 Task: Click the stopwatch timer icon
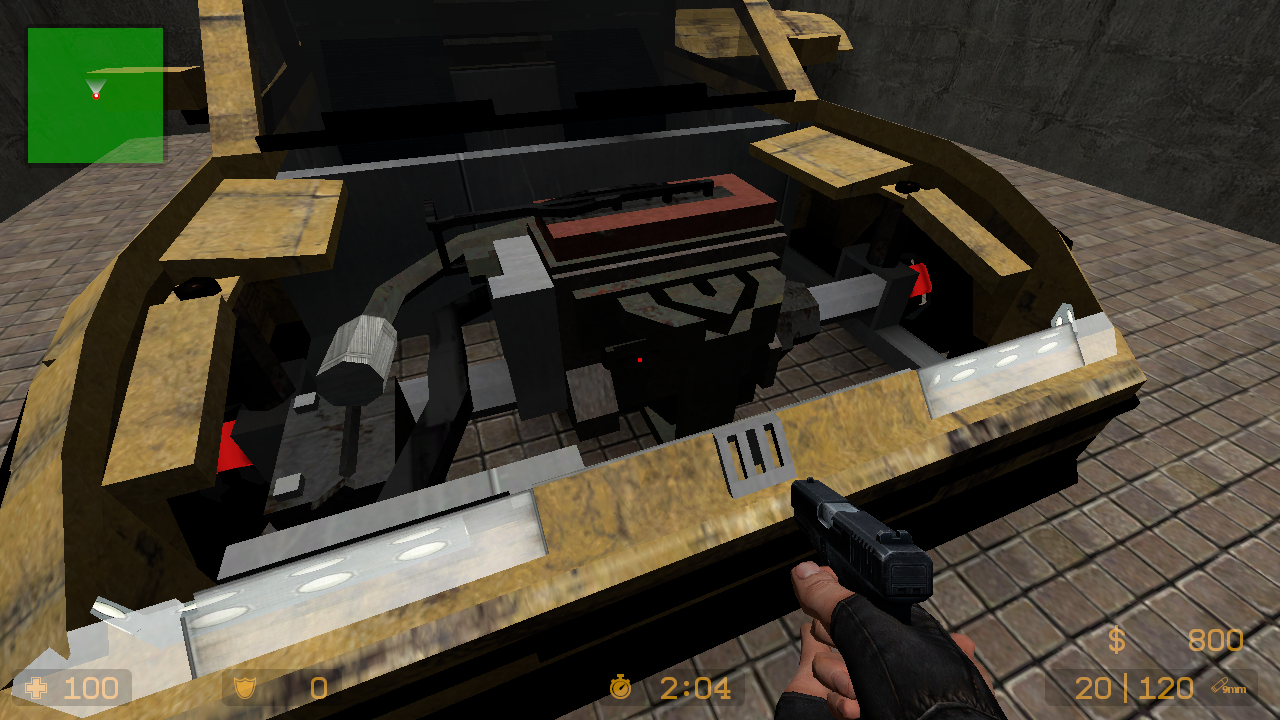point(620,688)
